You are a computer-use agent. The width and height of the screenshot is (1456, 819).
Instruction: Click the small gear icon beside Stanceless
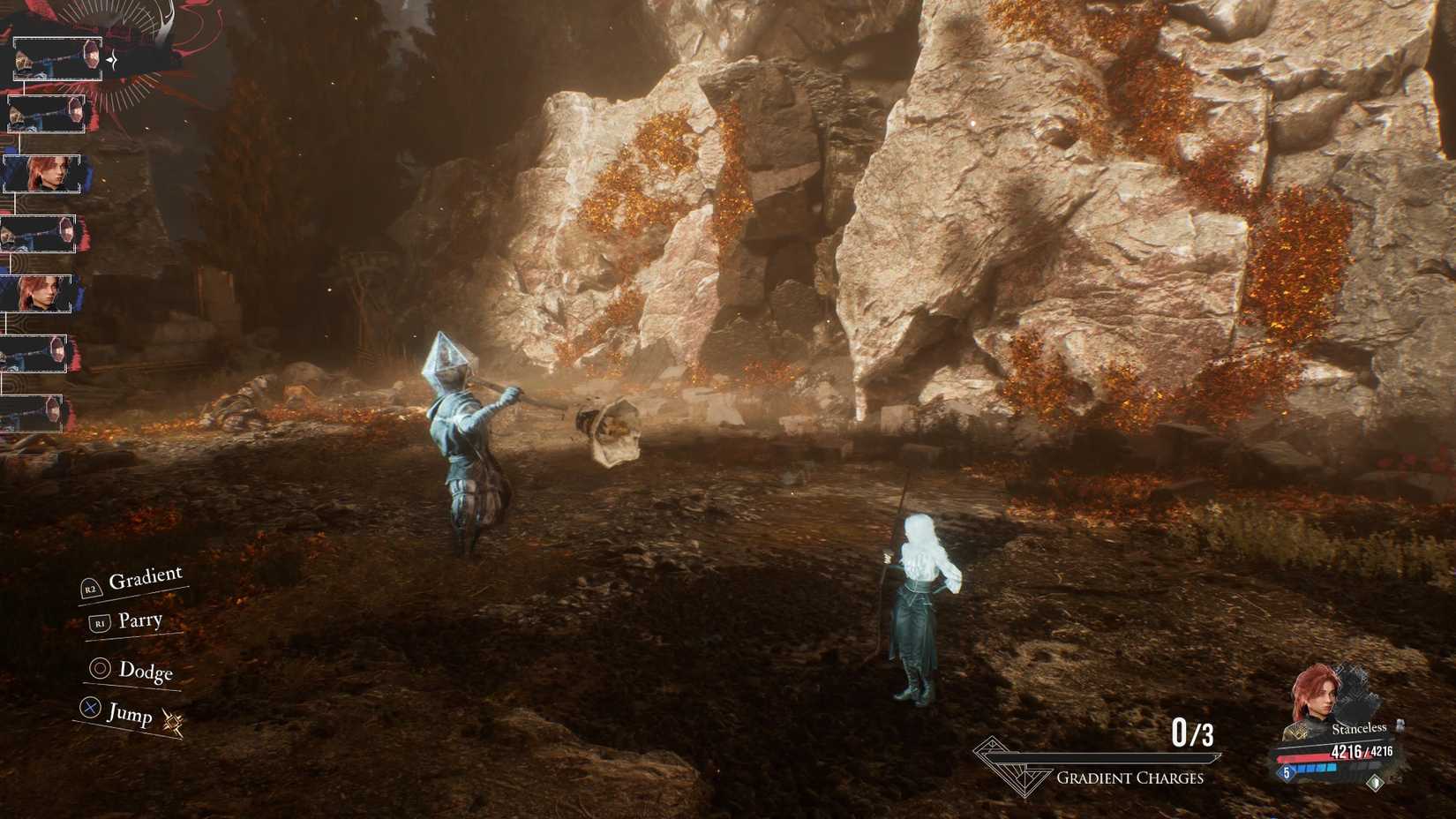click(x=1400, y=726)
